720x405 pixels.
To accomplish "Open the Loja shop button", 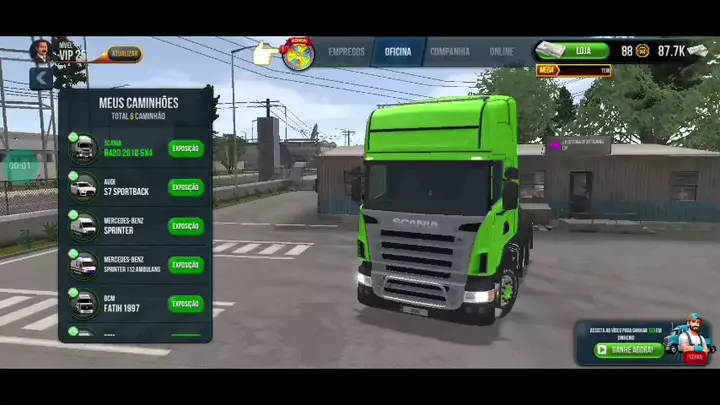I will click(x=574, y=50).
